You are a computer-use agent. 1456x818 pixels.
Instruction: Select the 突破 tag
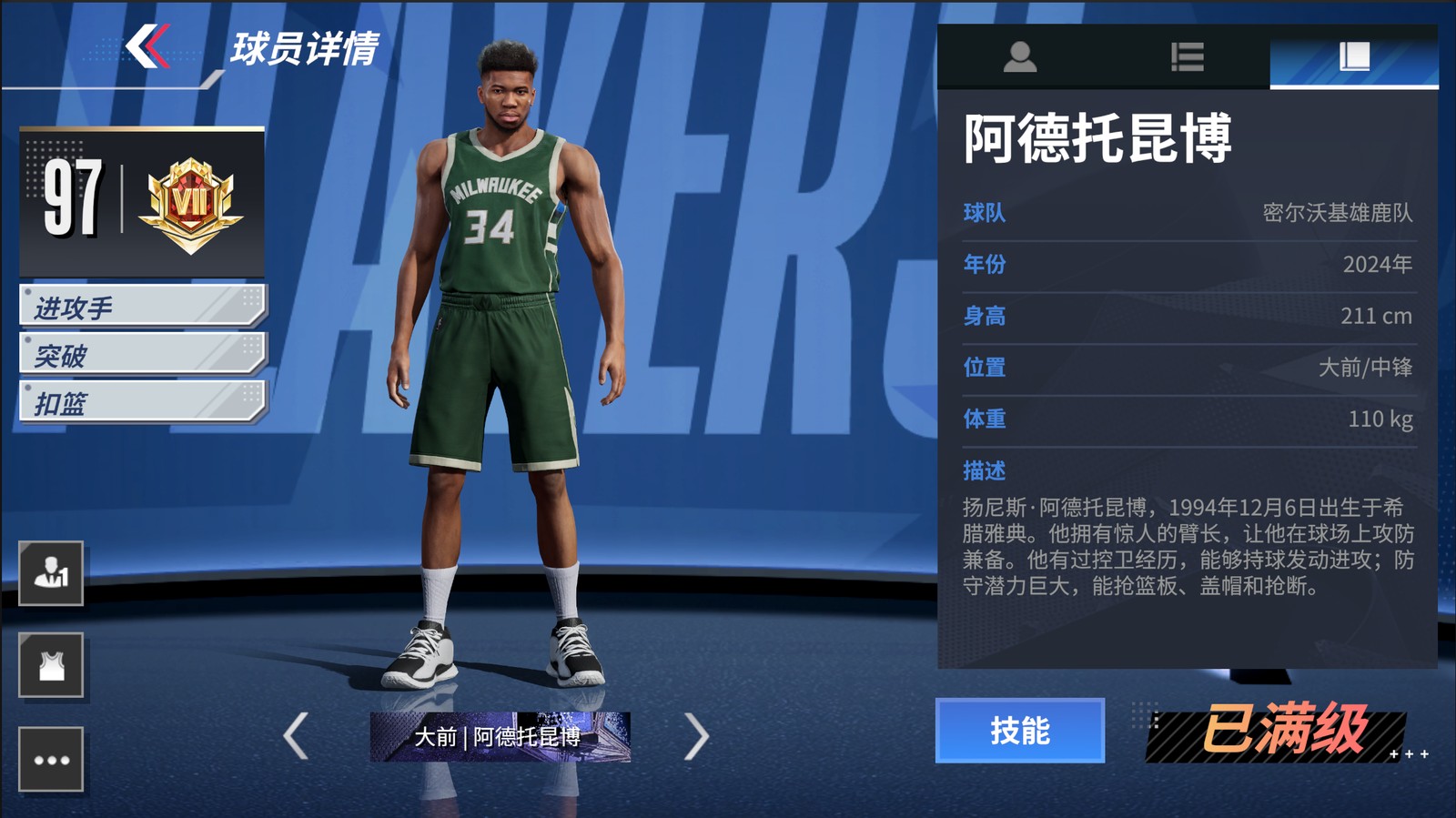(x=142, y=354)
